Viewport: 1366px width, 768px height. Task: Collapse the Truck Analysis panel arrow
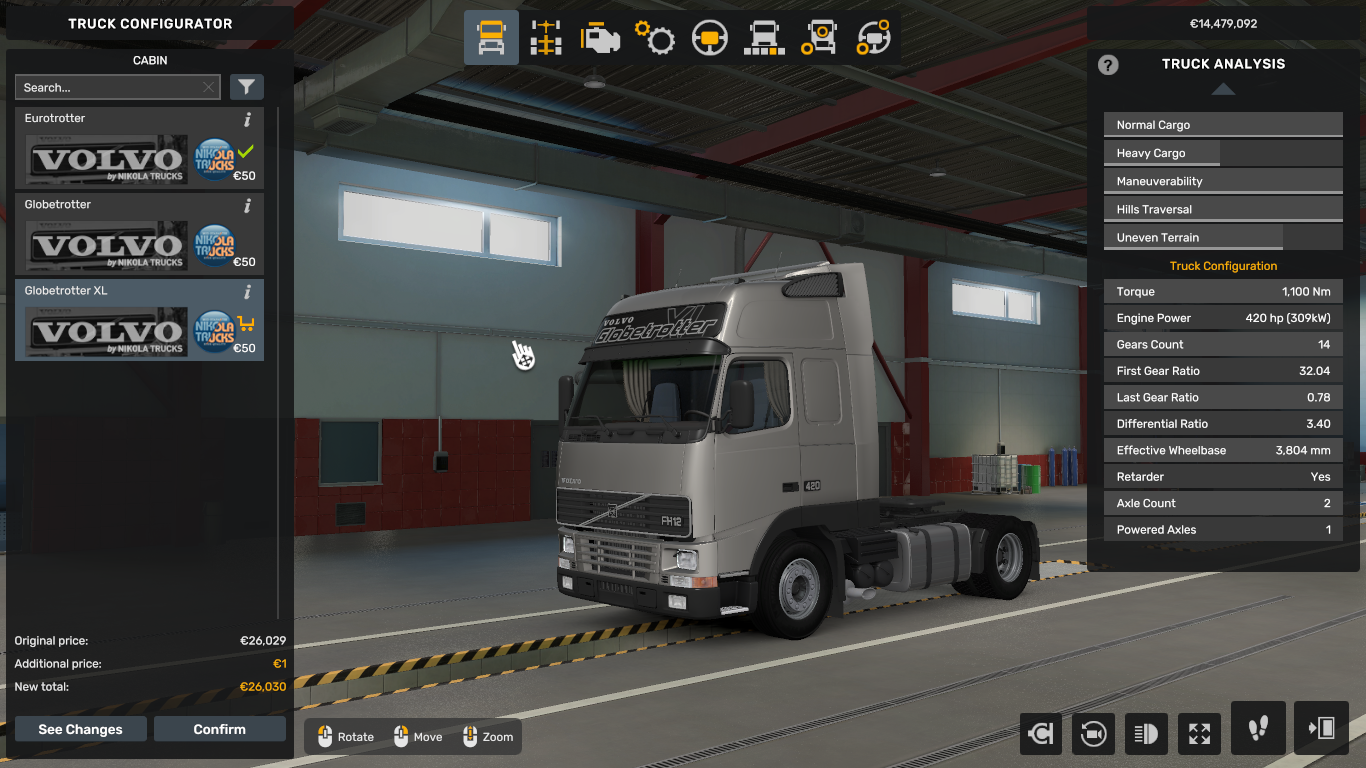1223,89
